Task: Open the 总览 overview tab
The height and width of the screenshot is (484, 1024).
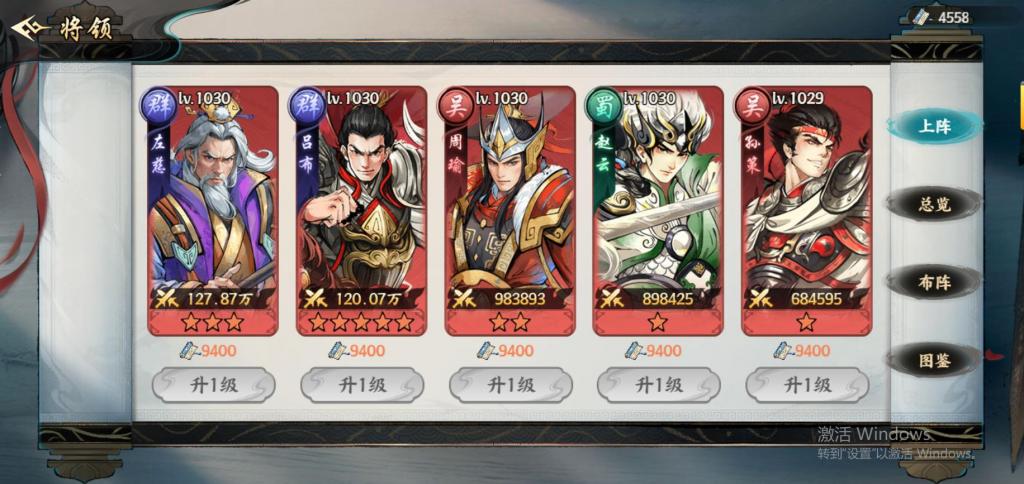Action: tap(934, 205)
